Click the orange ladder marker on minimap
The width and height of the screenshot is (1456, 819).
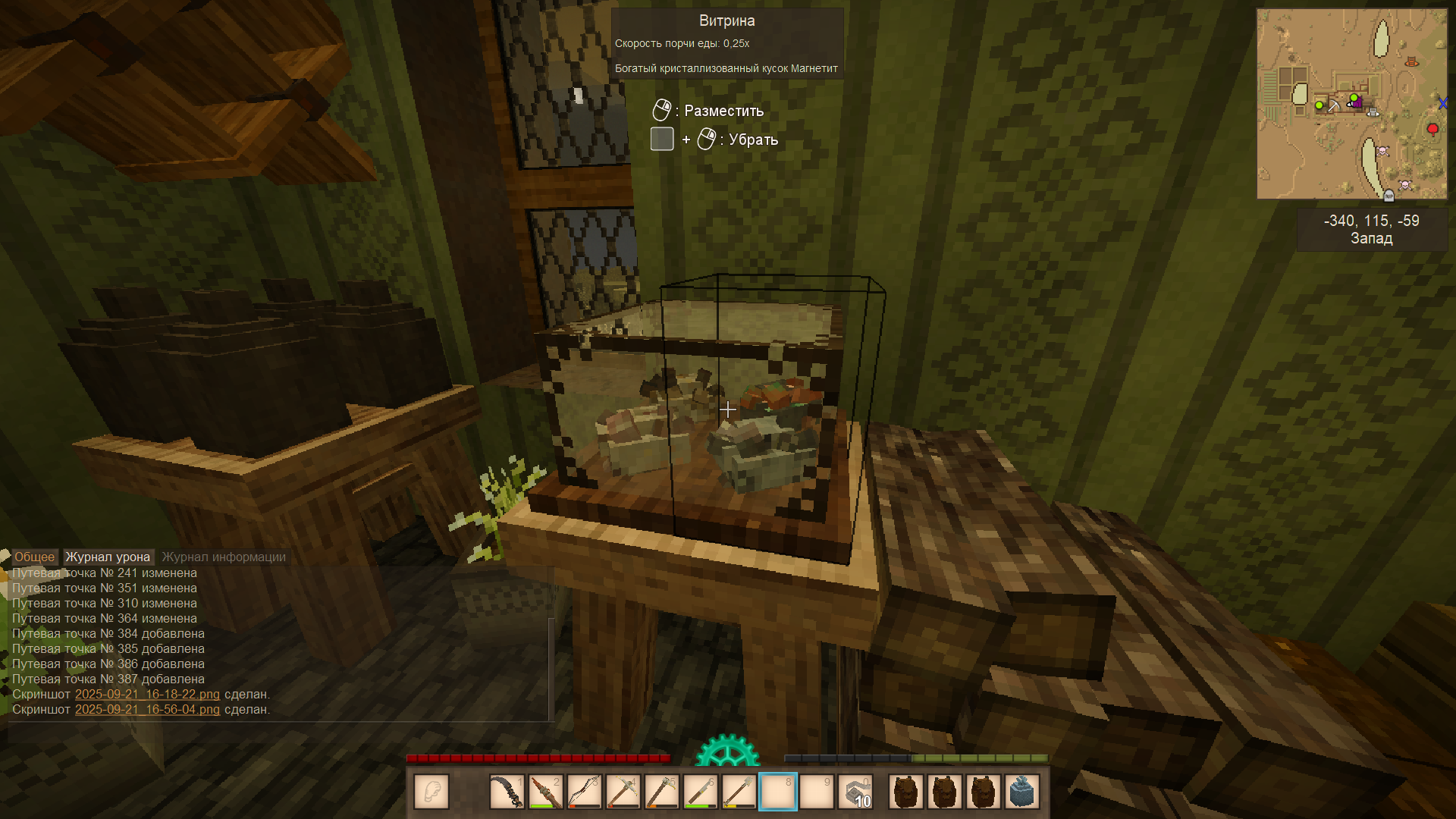click(x=1411, y=62)
